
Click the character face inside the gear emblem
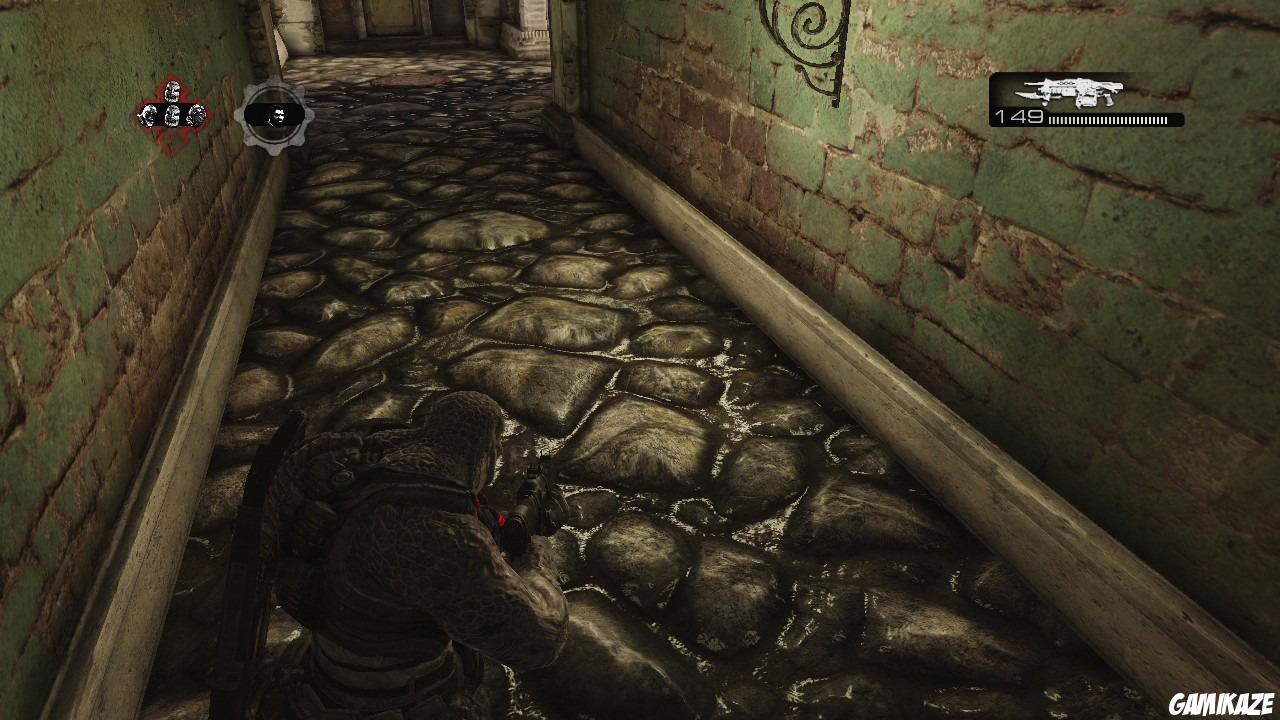click(278, 114)
